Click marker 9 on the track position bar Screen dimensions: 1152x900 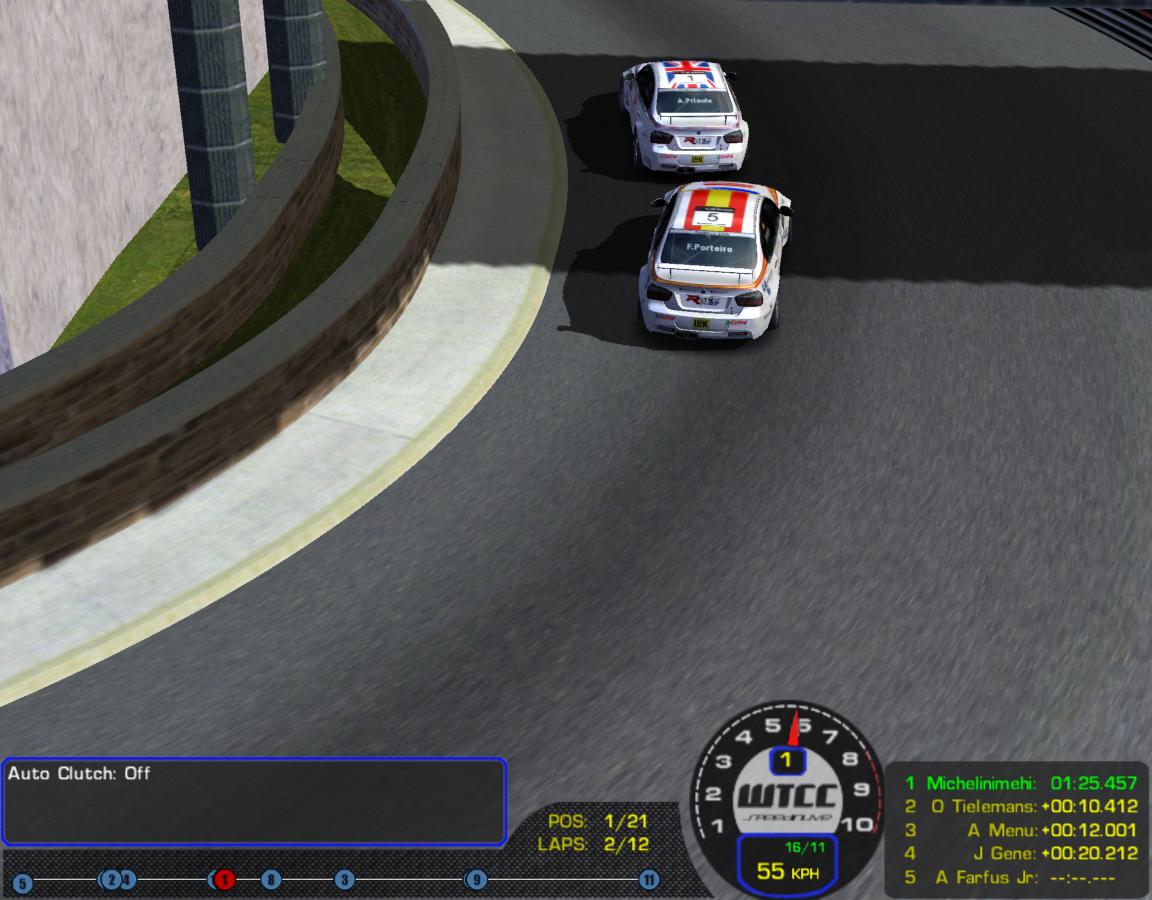[476, 880]
